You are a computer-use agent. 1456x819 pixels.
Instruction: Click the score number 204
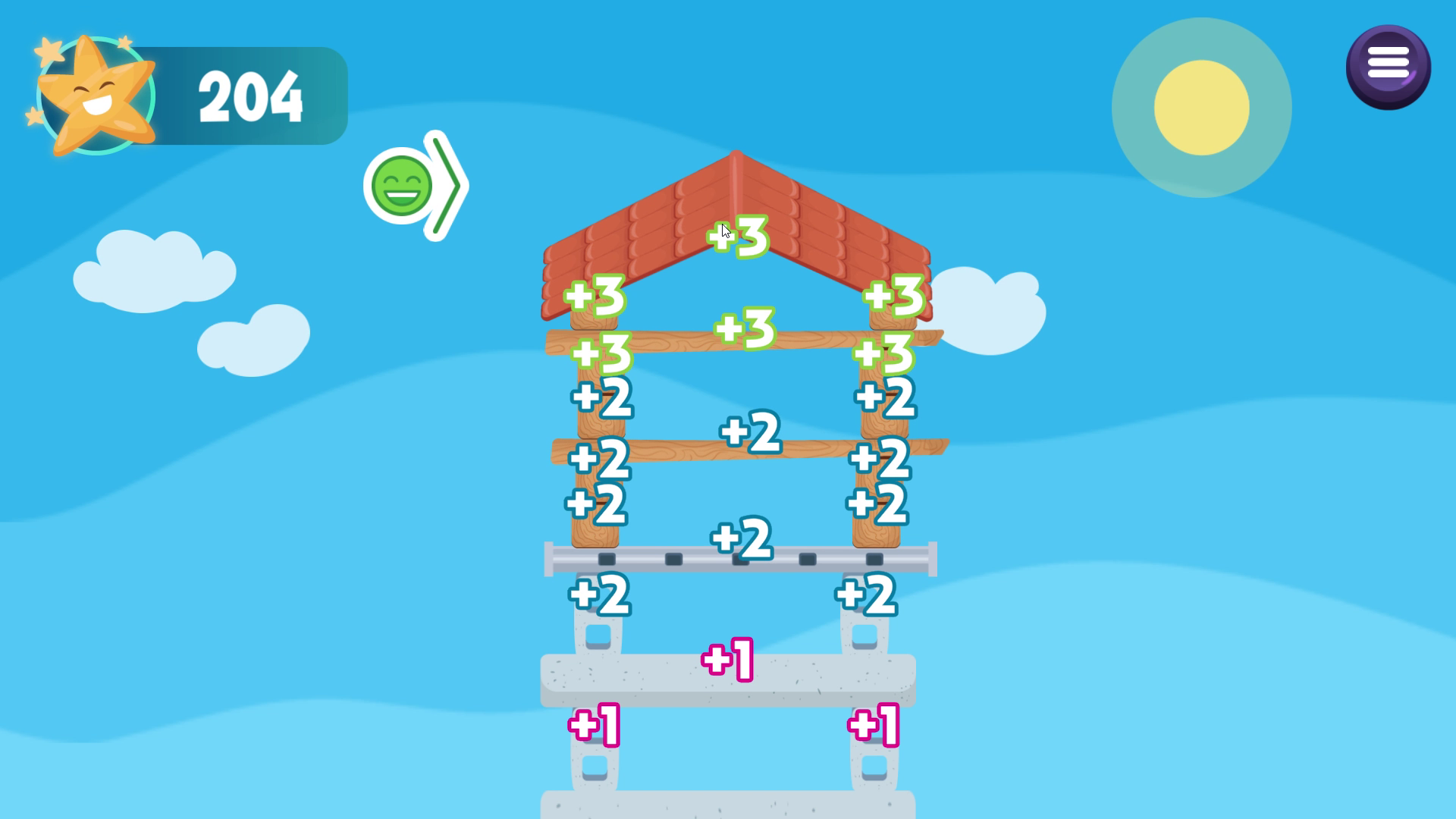click(250, 95)
